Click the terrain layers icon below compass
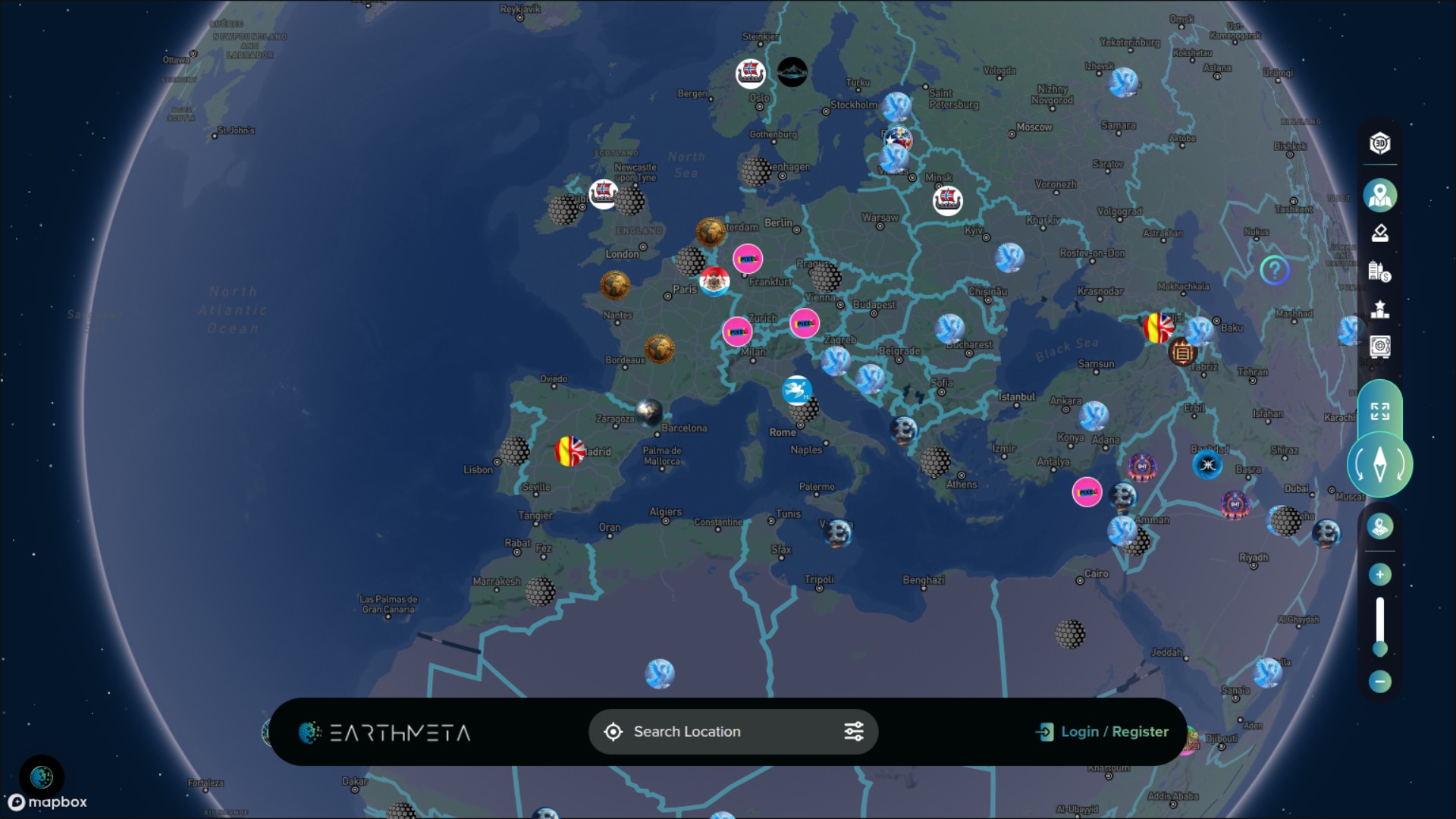Screen dimensions: 1456x819 (1380, 525)
